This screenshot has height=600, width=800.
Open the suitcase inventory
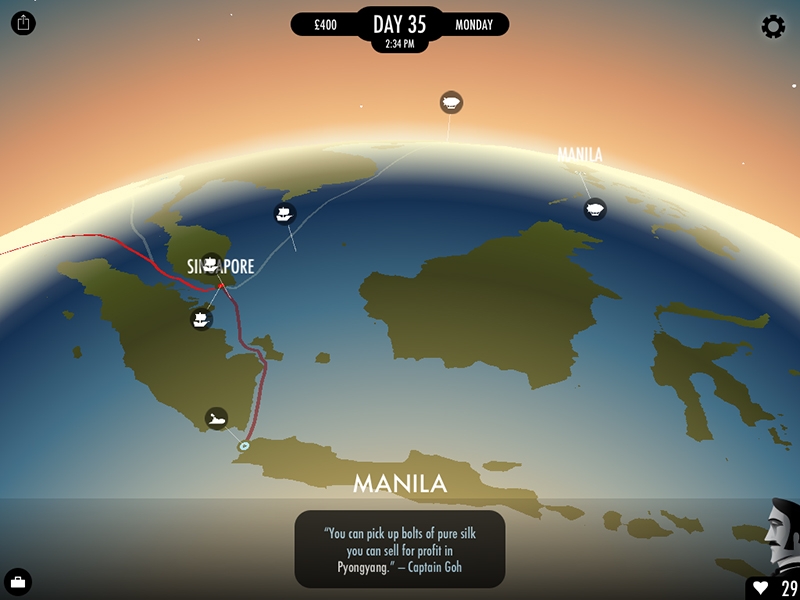[x=18, y=582]
